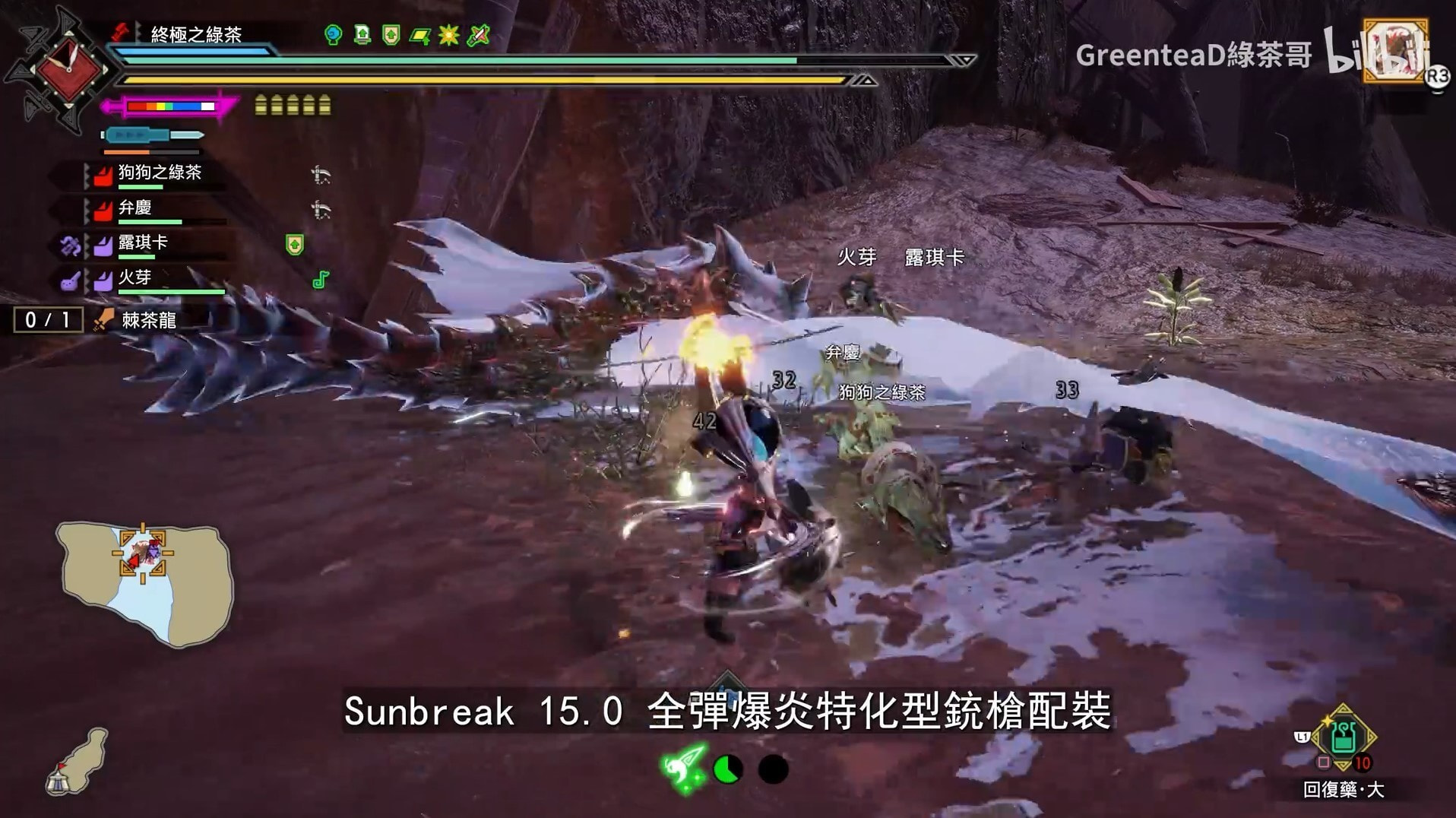Select party member 狗狗之綠茶
The height and width of the screenshot is (818, 1456).
point(159,173)
